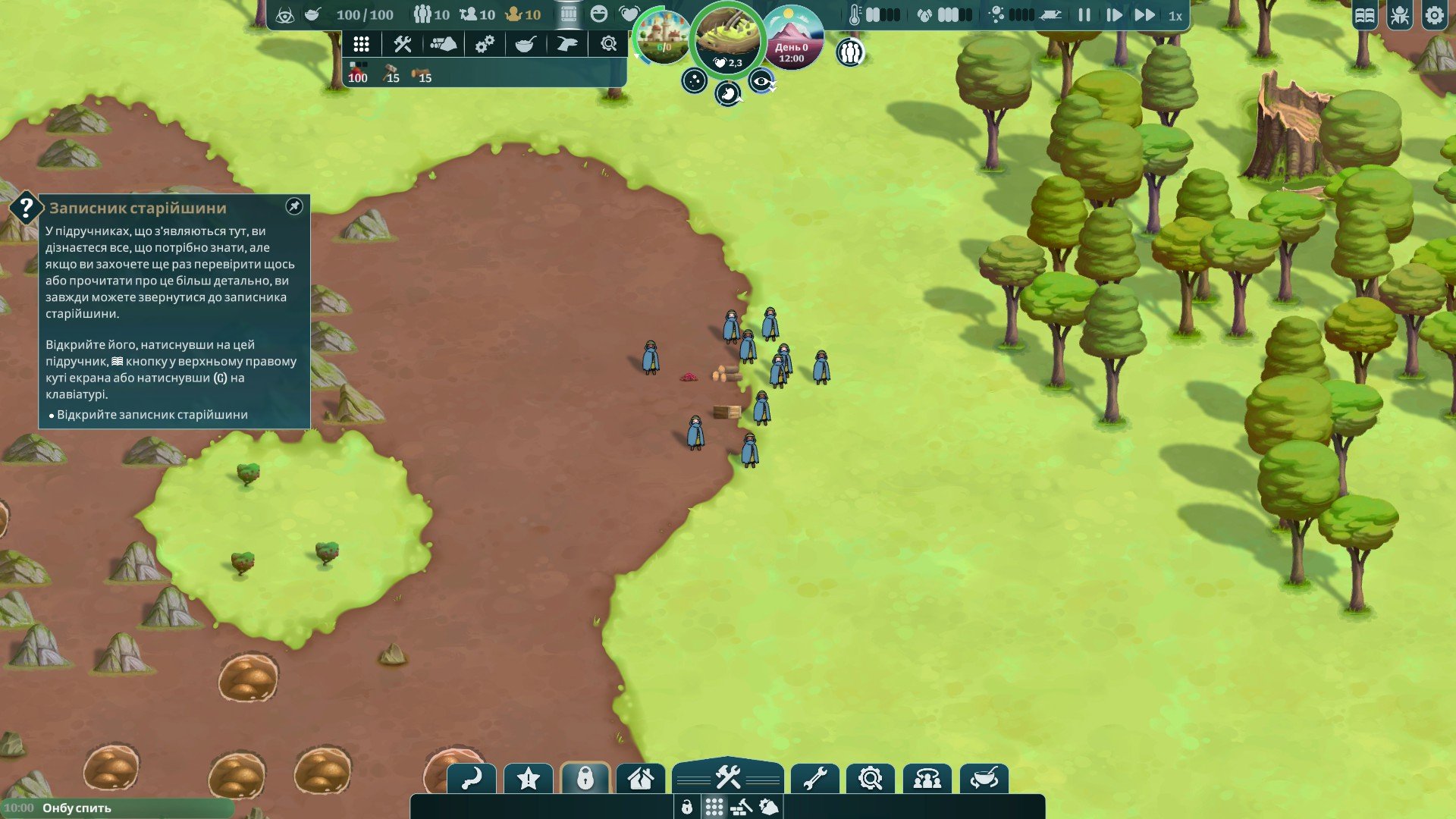Viewport: 1456px width, 819px height.
Task: Open the village castle progress circle
Action: (663, 38)
